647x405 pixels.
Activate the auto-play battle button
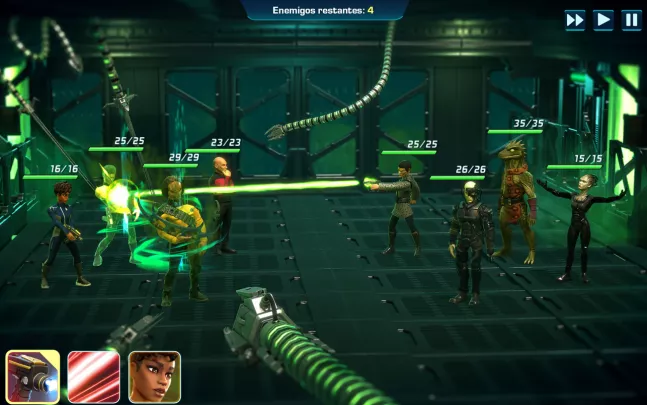point(603,19)
